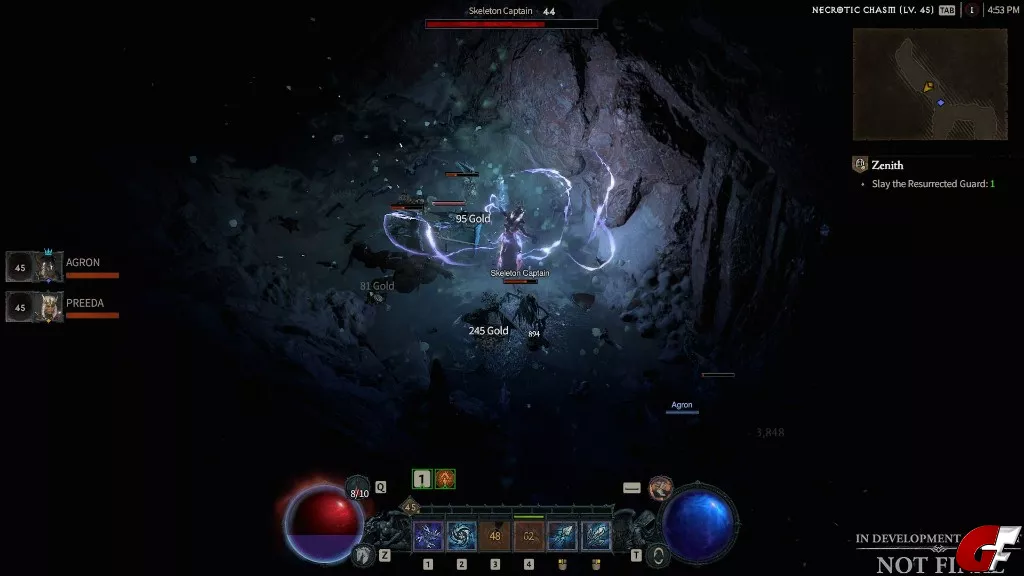Activate the fifth hotbar skill, left of the last slot
Image resolution: width=1024 pixels, height=576 pixels.
[562, 536]
